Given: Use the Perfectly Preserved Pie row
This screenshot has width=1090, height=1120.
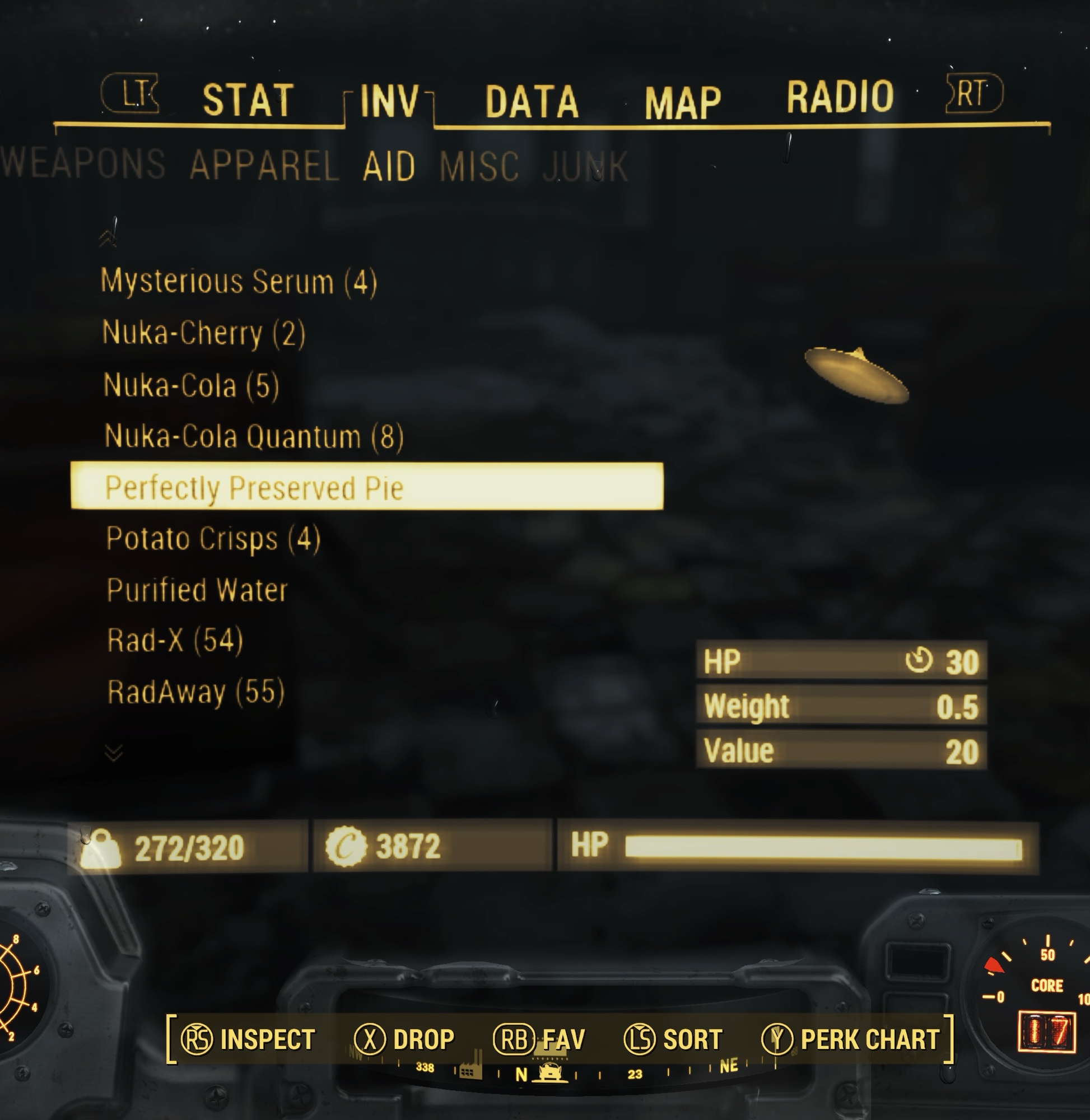Looking at the screenshot, I should click(x=366, y=487).
